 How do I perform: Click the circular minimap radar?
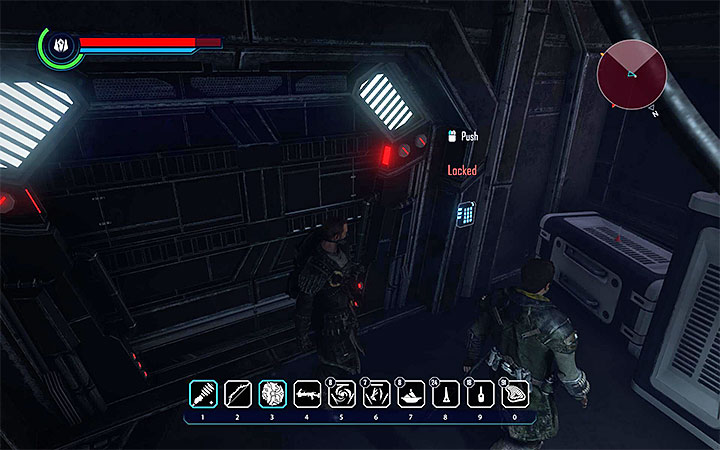coord(629,74)
